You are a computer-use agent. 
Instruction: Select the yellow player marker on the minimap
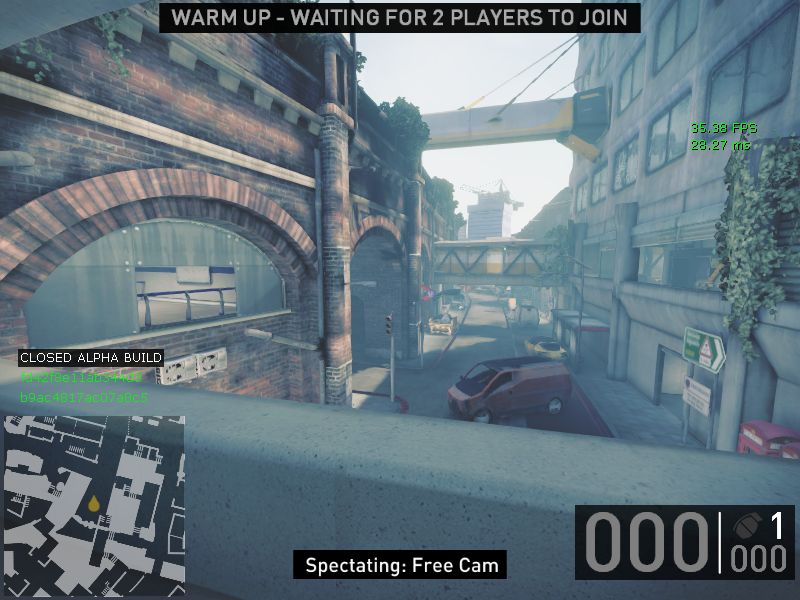93,504
